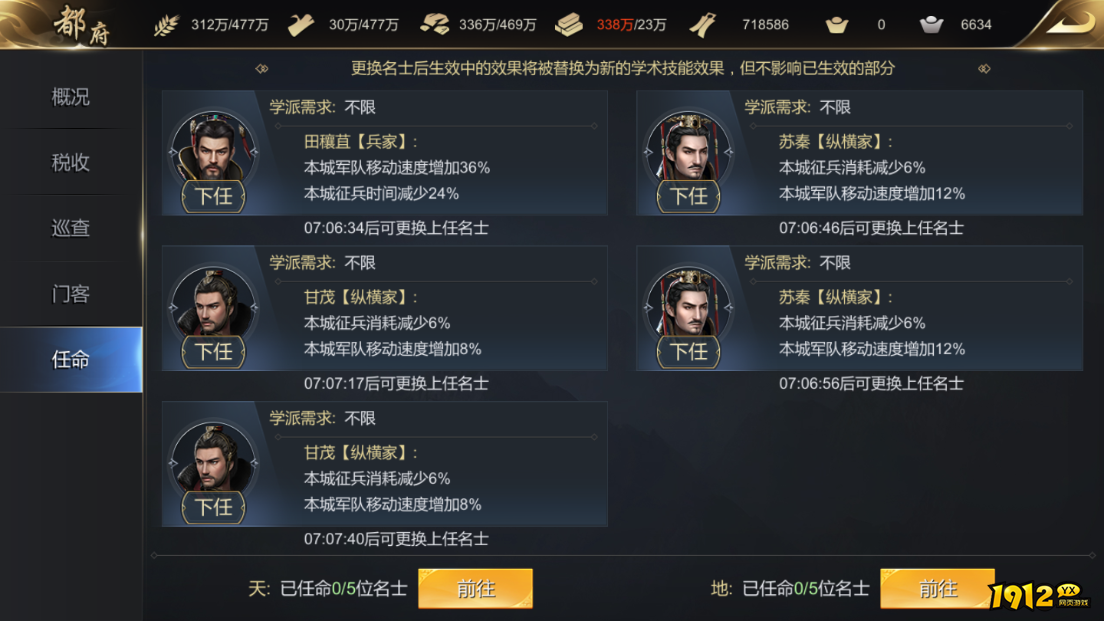1104x621 pixels.
Task: Dismiss 田穰苴 with his 下任 button
Action: point(213,196)
